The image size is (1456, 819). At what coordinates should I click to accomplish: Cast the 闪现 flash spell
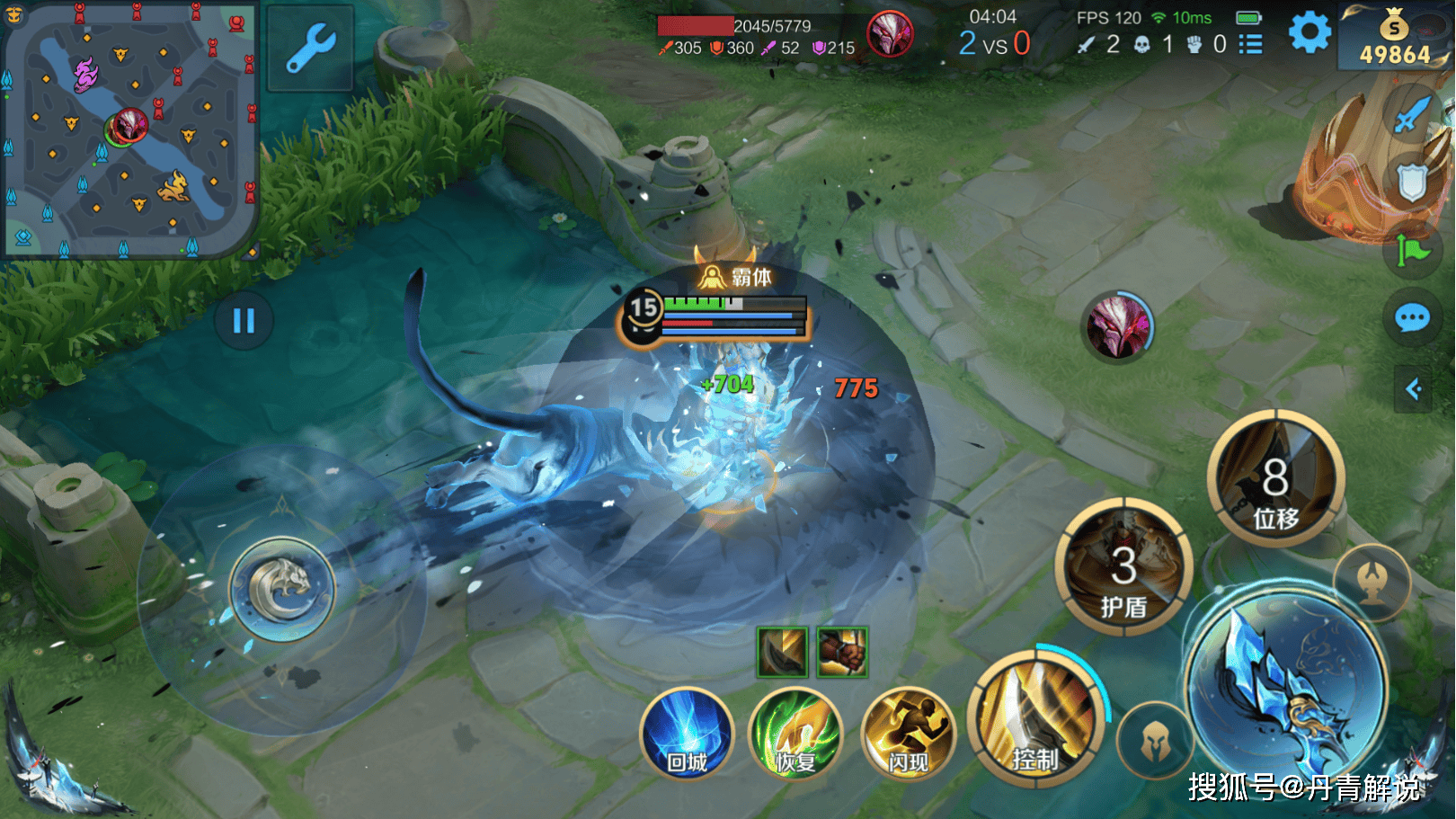(x=908, y=734)
